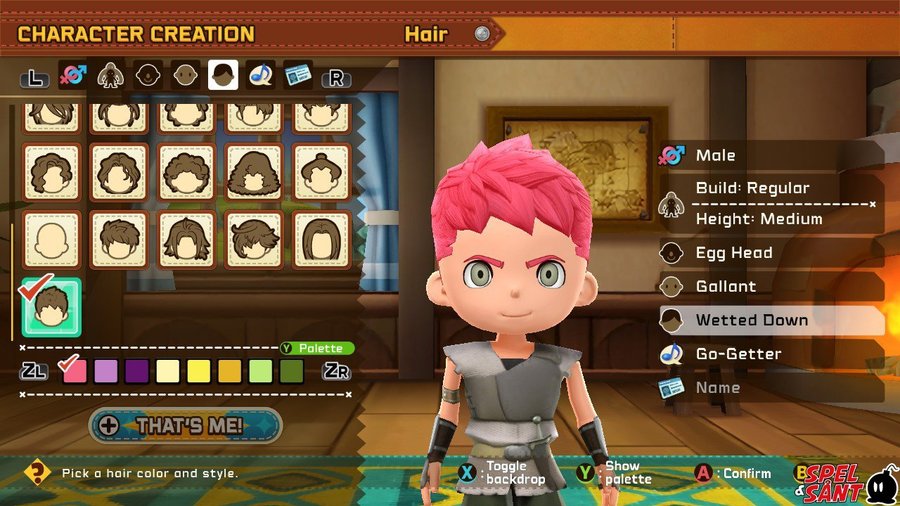Viewport: 900px width, 506px height.
Task: Pick the cream hair color swatch
Action: (x=168, y=372)
